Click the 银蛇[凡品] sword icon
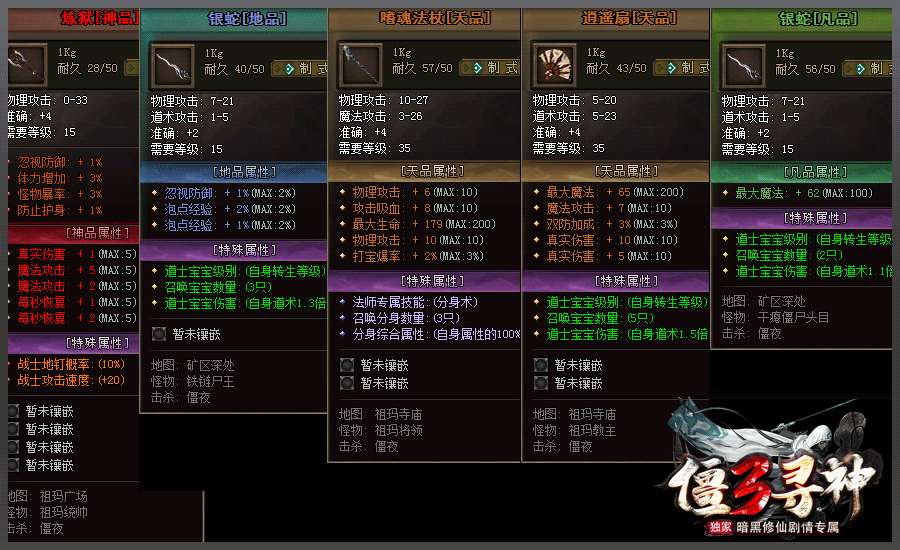Screen dimensions: 900x550 pos(744,68)
